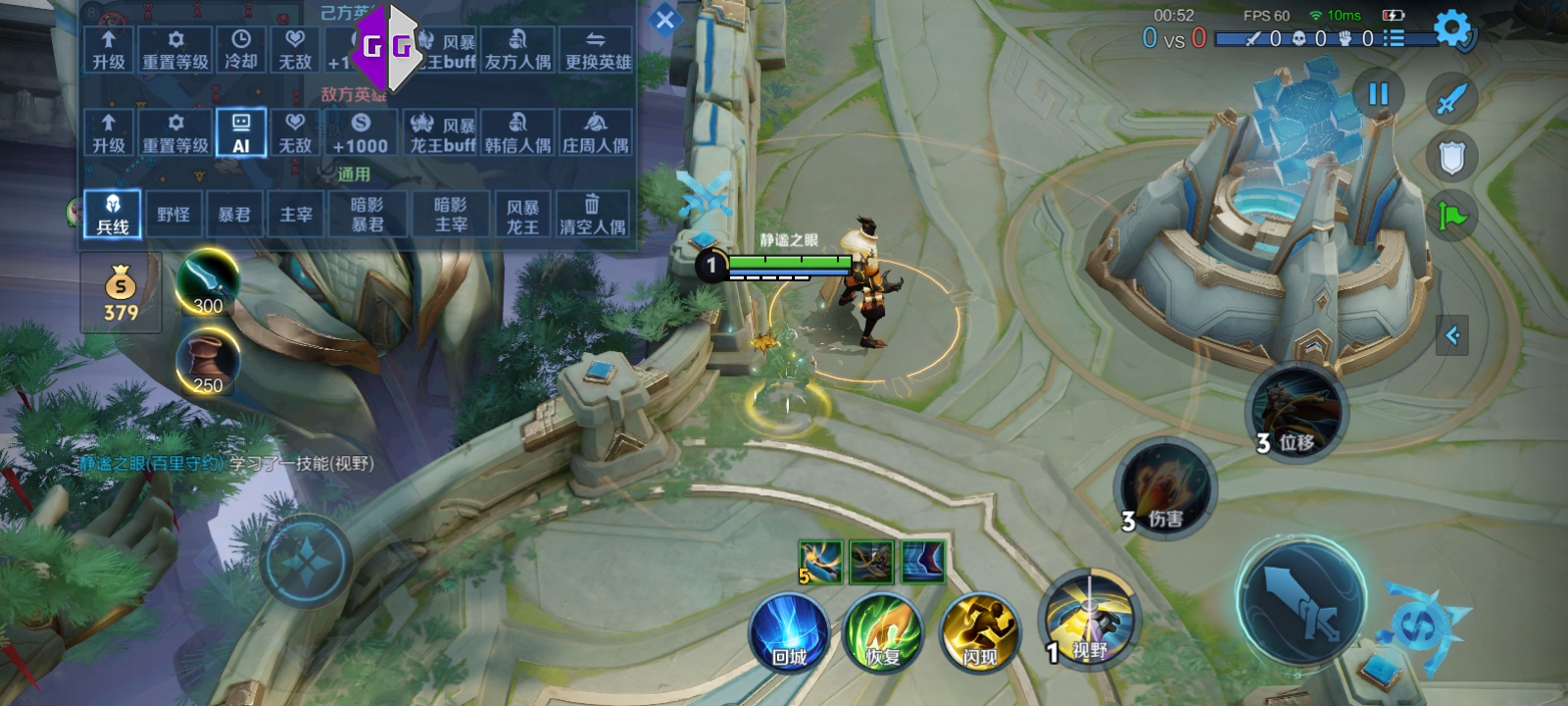The width and height of the screenshot is (1568, 706).
Task: Toggle the enemy hero AI button
Action: (241, 133)
